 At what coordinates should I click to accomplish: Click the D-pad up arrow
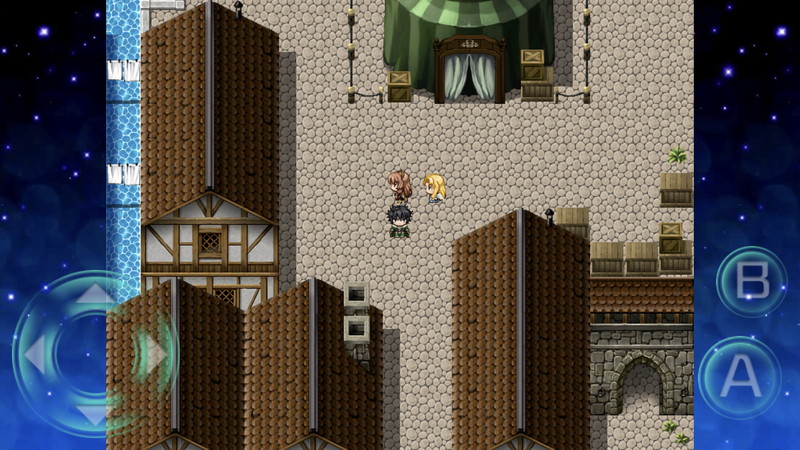click(92, 297)
